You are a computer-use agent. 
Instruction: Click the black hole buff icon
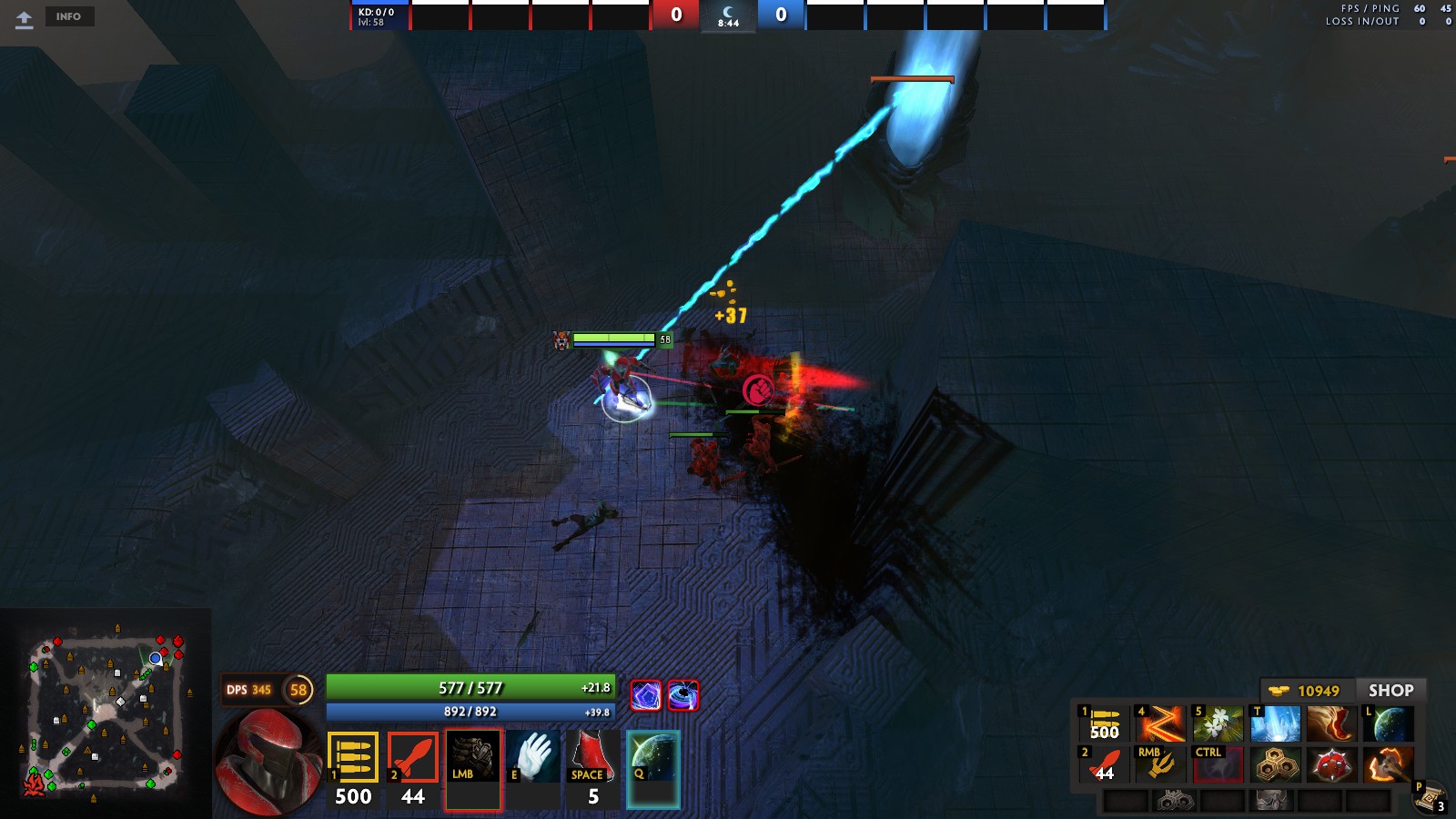tap(683, 696)
